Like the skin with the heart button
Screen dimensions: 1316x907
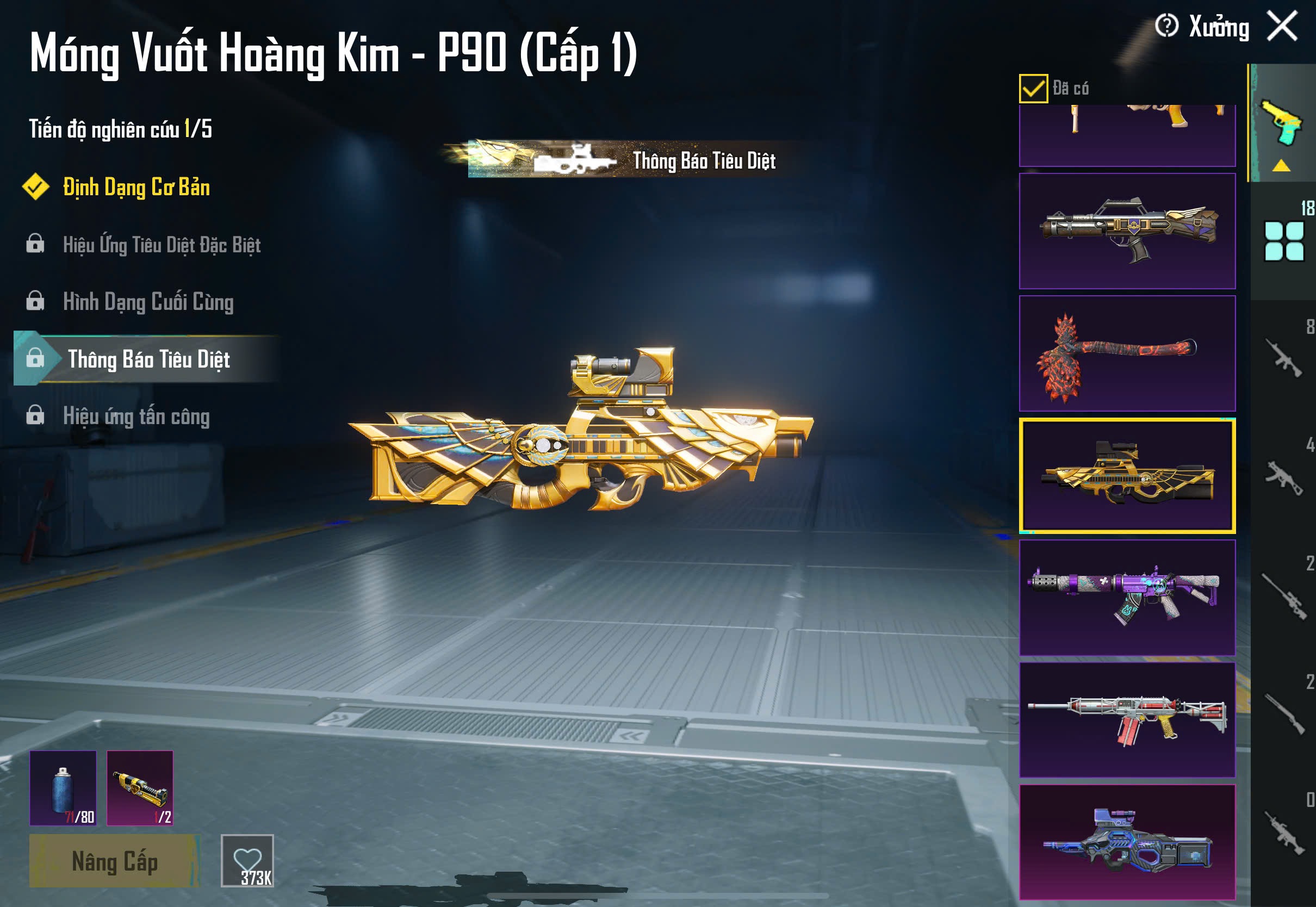click(x=247, y=860)
